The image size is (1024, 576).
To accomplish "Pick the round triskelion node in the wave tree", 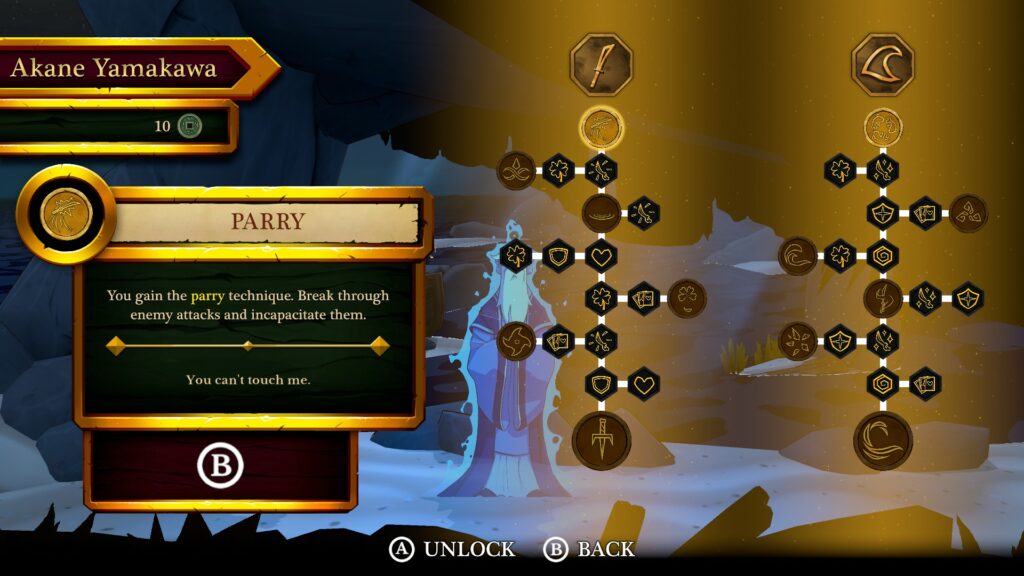I will click(x=968, y=212).
